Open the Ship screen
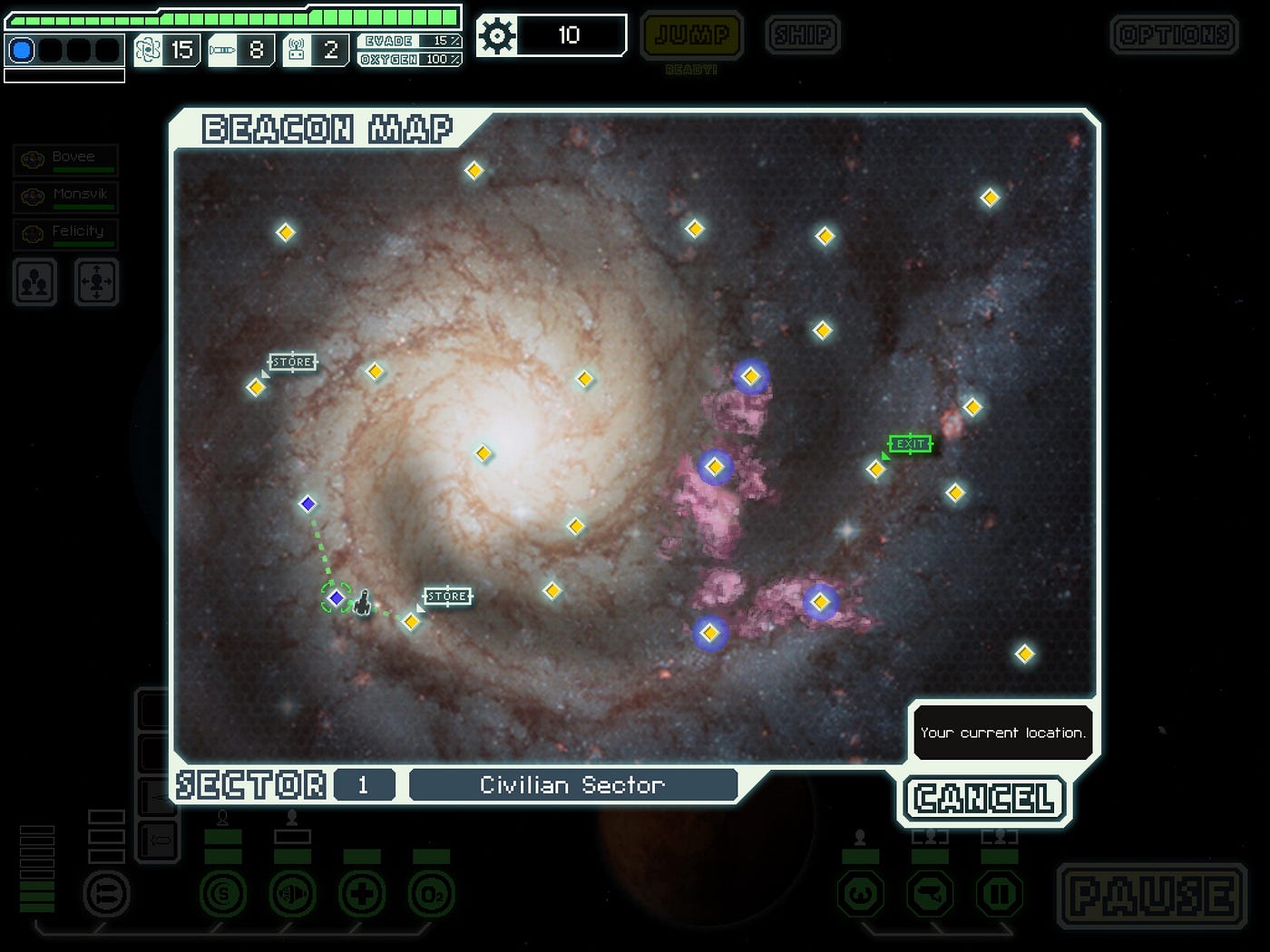Viewport: 1270px width, 952px height. point(802,35)
